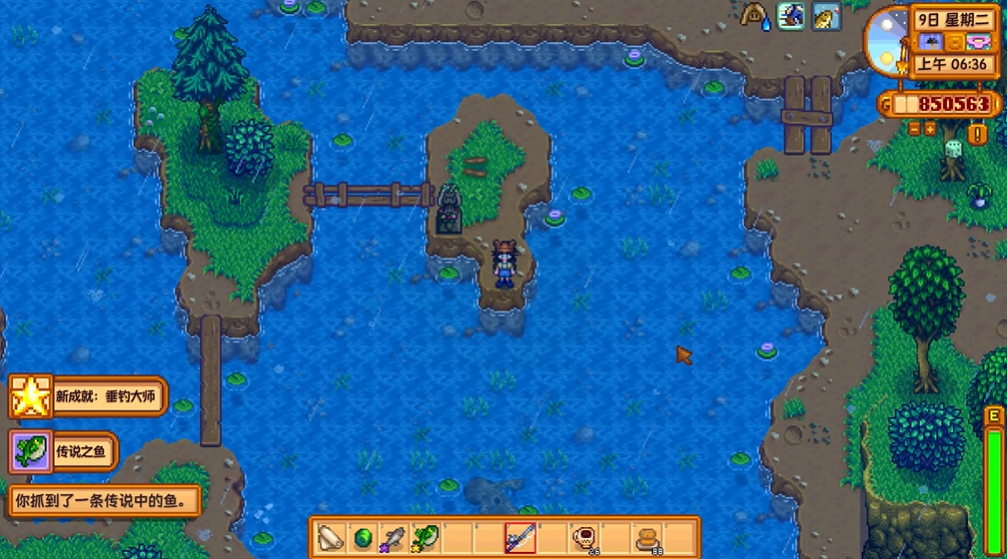Click the zoom-out minus button
This screenshot has height=559, width=1007.
click(x=914, y=129)
